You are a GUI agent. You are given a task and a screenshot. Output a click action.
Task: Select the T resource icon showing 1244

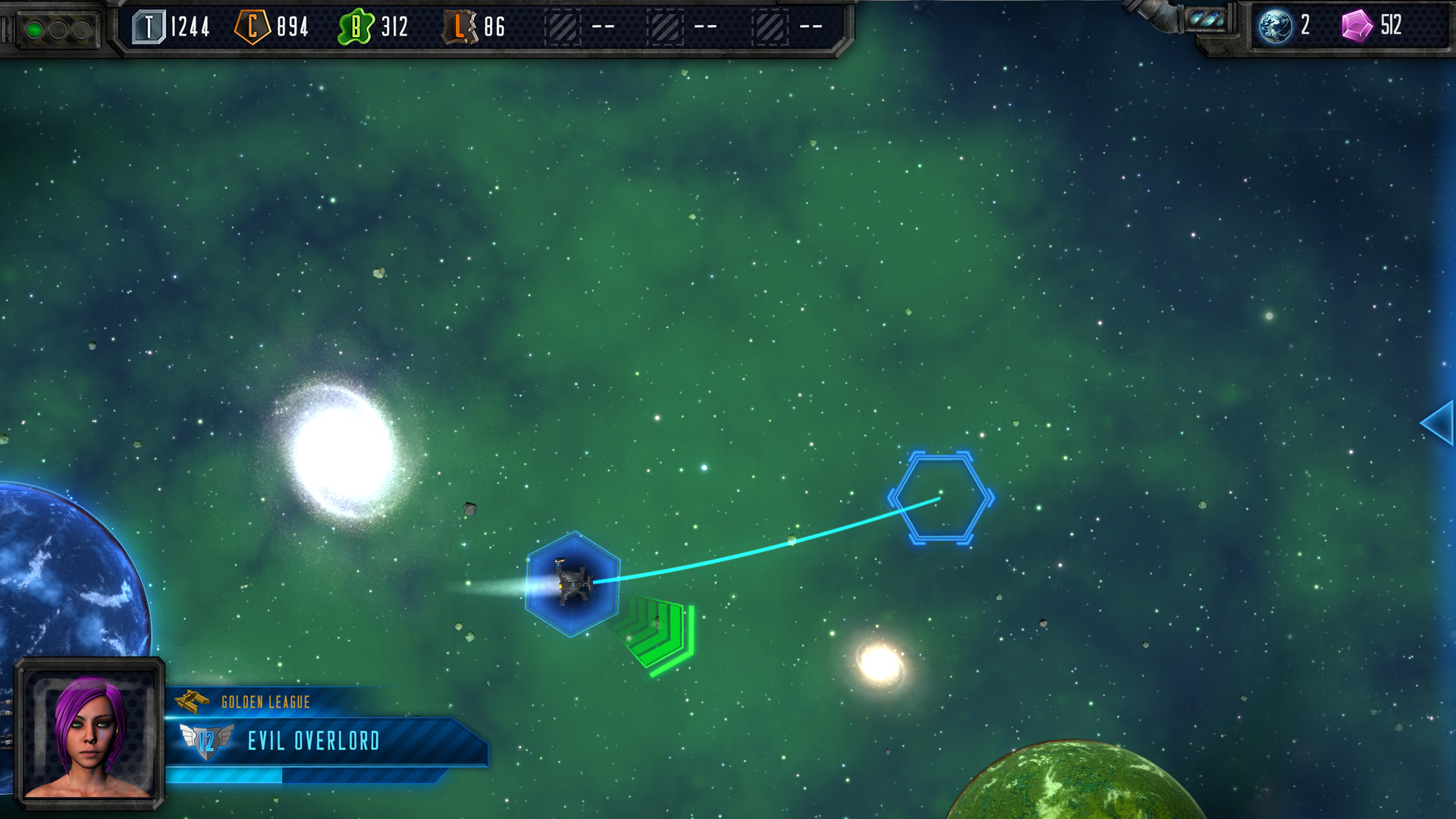coord(149,26)
